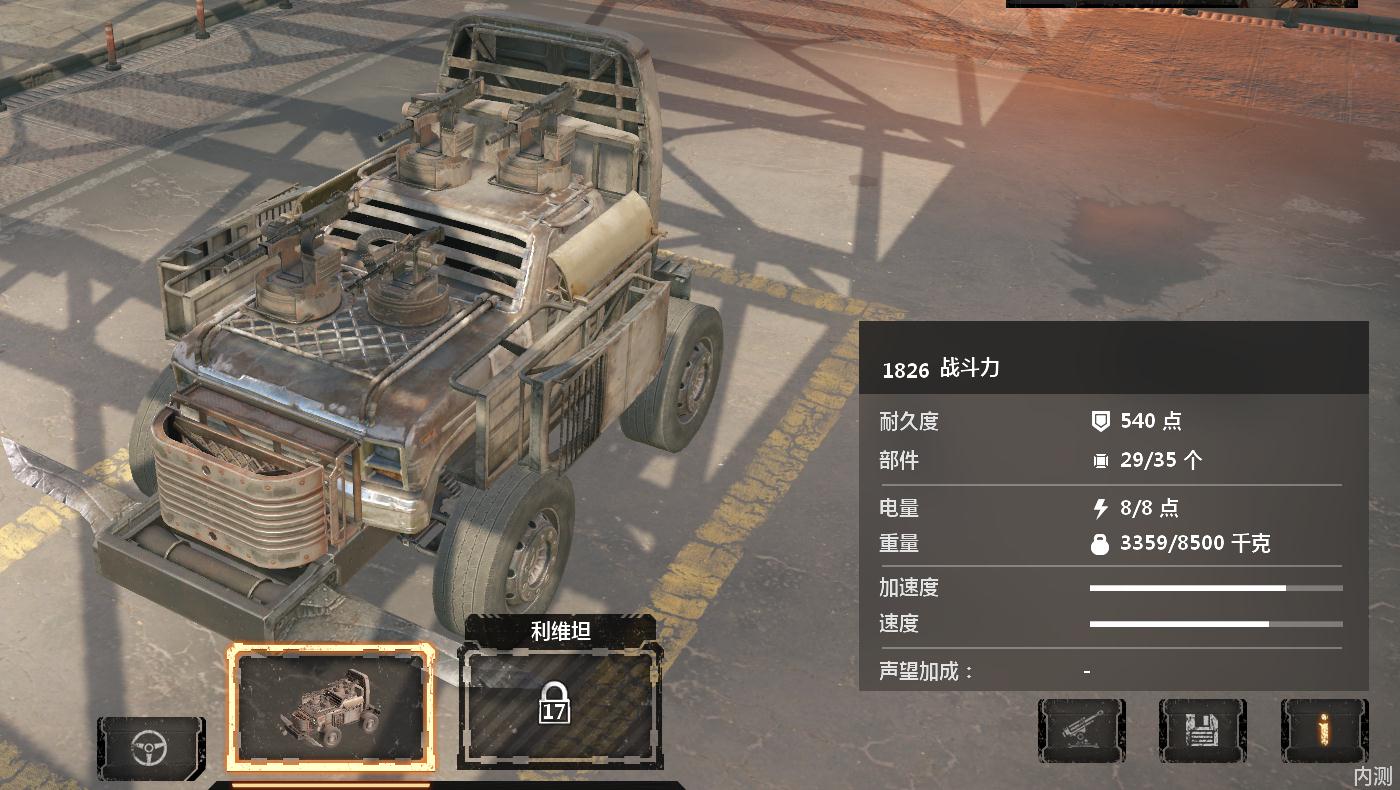Show vehicle info with the orange i button
The width and height of the screenshot is (1400, 790).
[1323, 731]
